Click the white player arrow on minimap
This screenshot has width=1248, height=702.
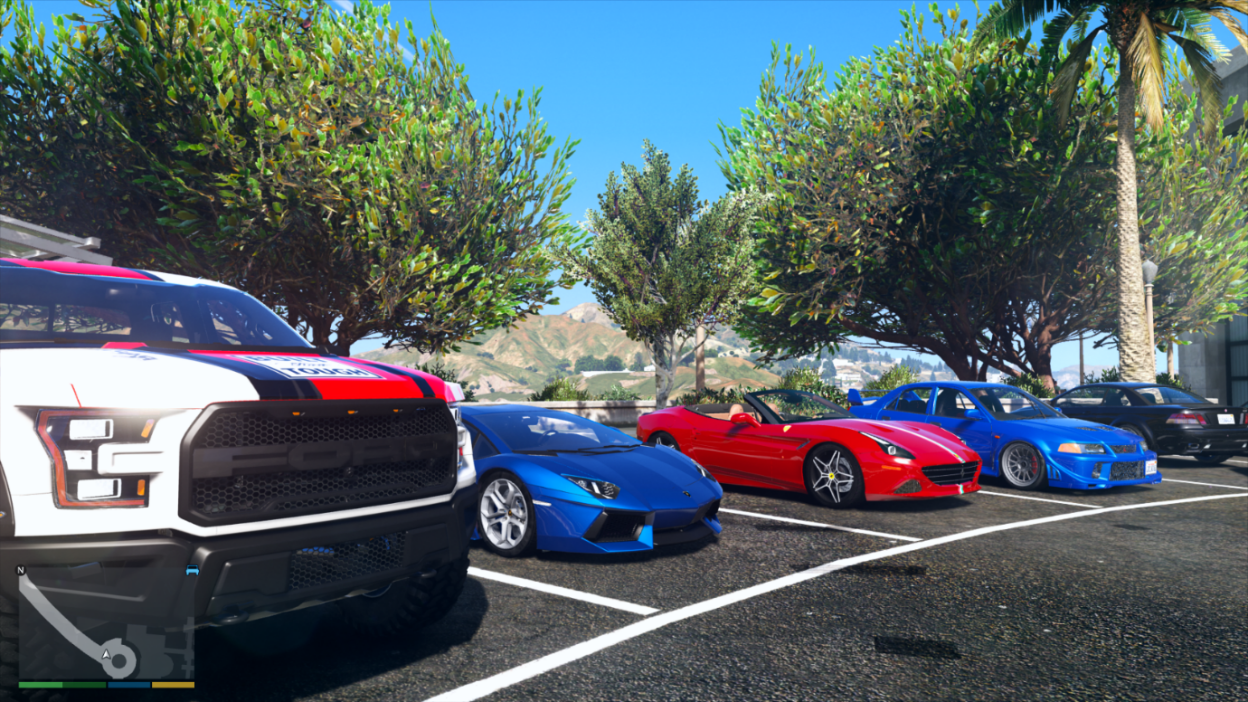(x=105, y=654)
